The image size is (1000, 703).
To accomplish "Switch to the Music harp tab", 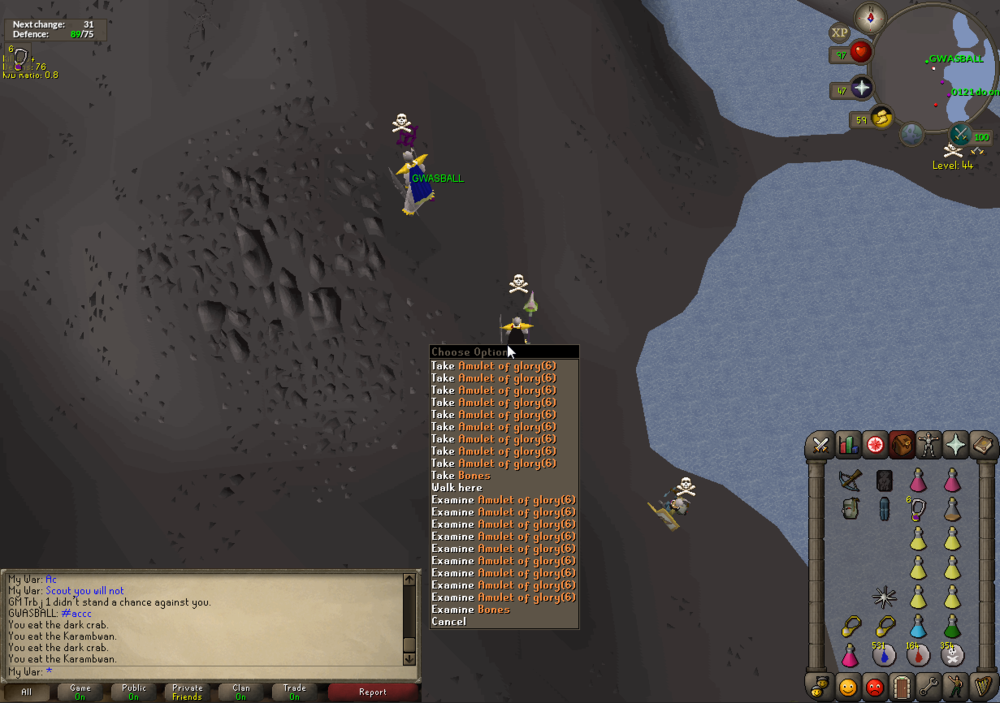I will pyautogui.click(x=983, y=687).
